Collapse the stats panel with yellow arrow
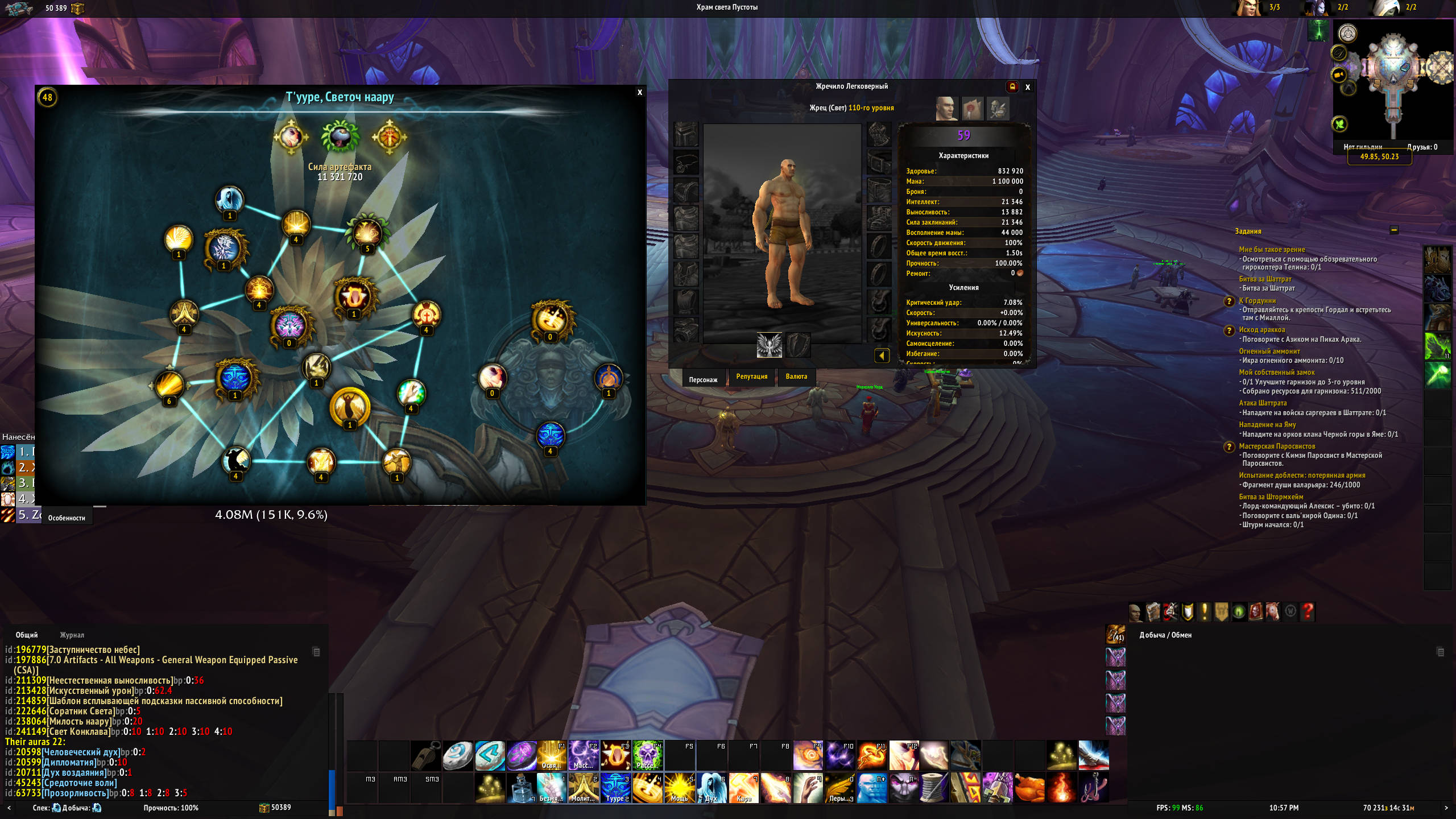 pyautogui.click(x=882, y=356)
